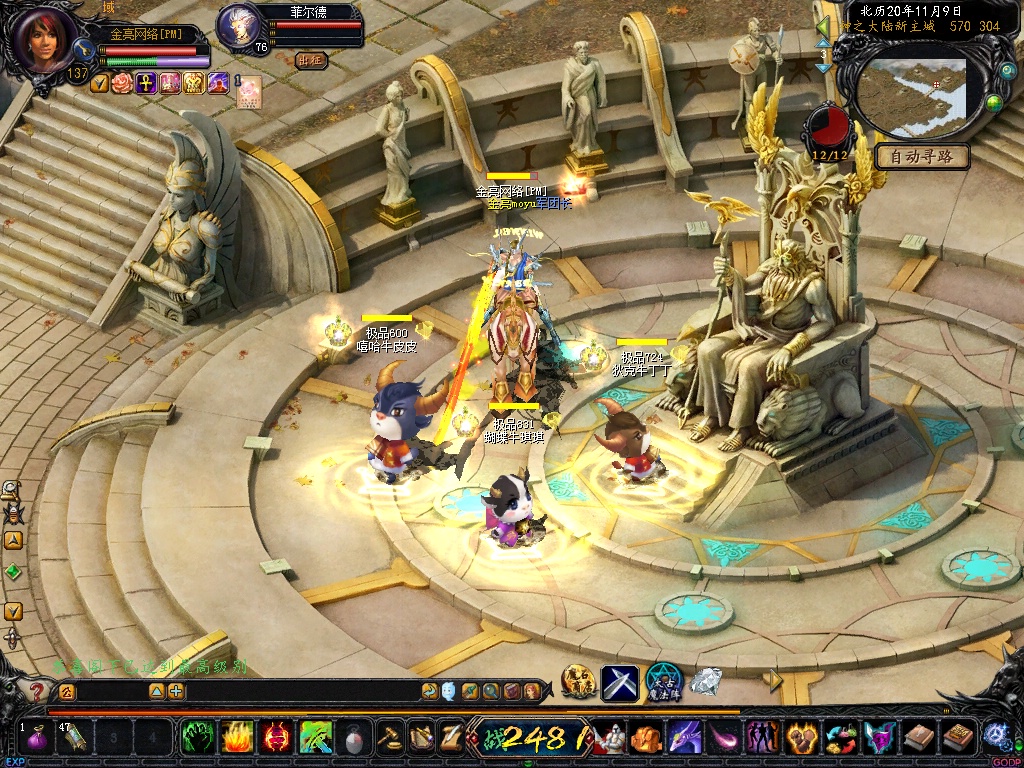Click the golden ankh buff icon
Image resolution: width=1024 pixels, height=768 pixels.
pyautogui.click(x=145, y=83)
